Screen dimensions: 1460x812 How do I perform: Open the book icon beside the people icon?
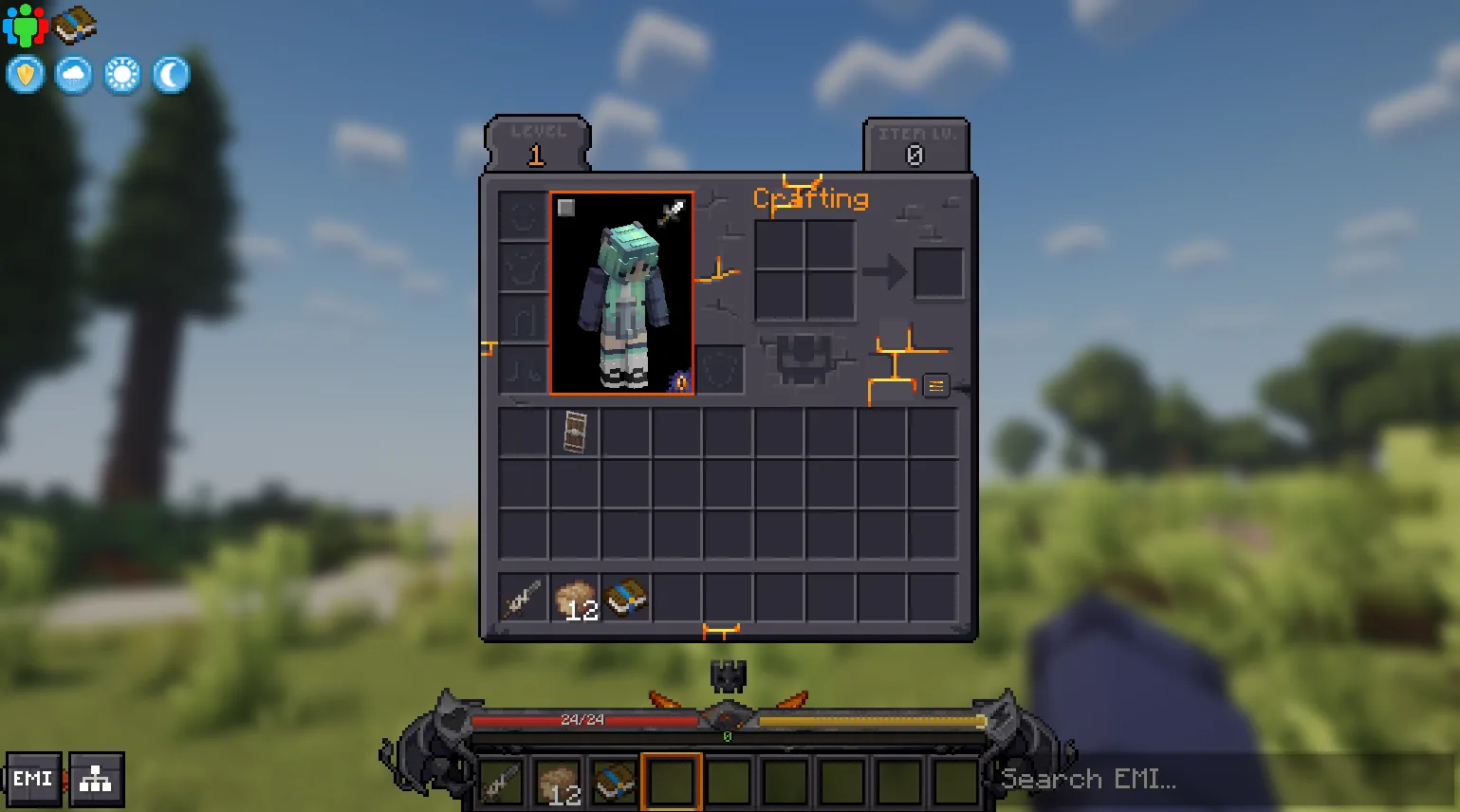(74, 25)
